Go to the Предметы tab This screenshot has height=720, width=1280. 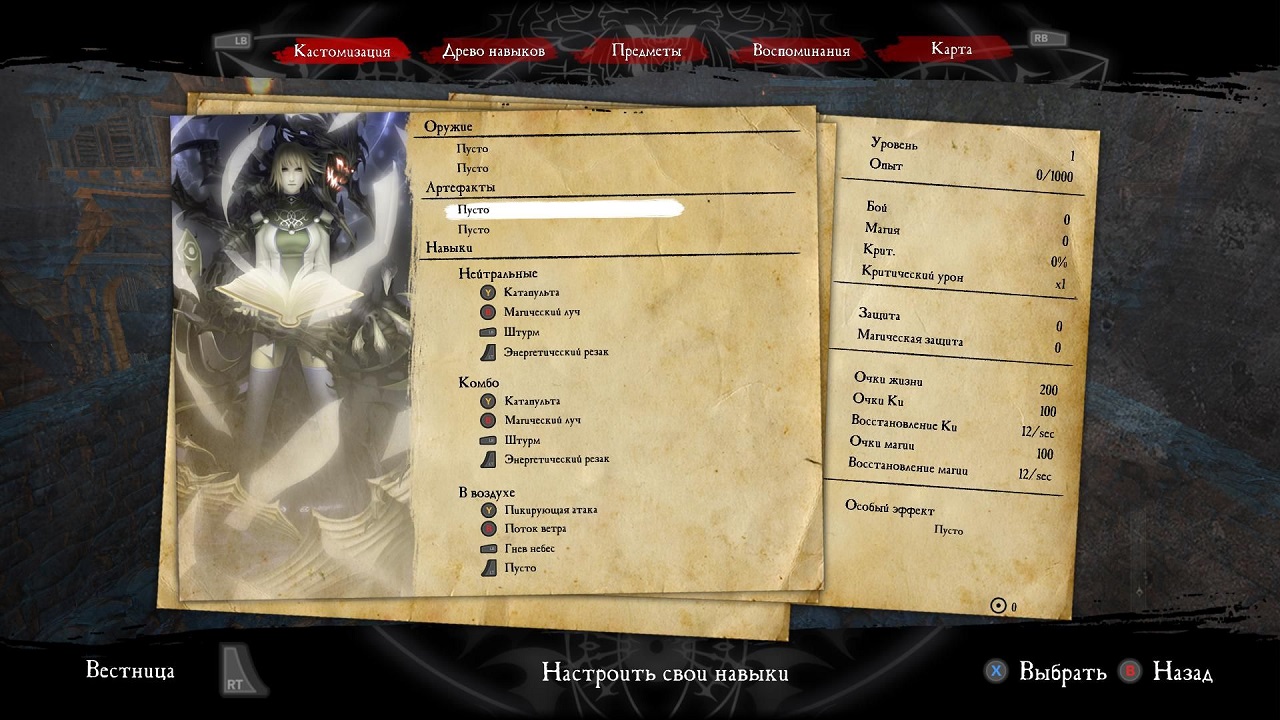[646, 51]
